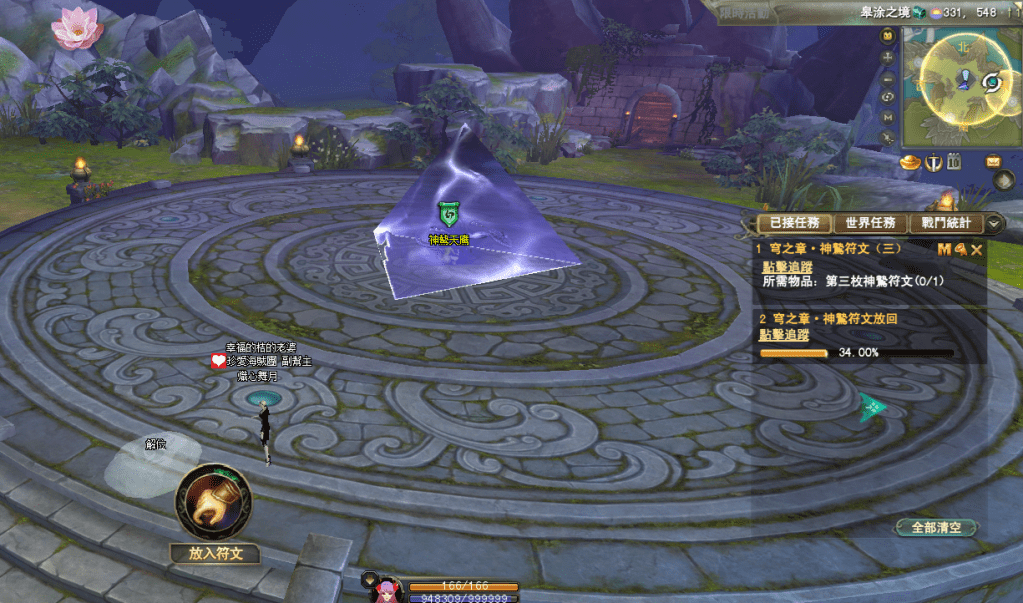Click the sword and shield icon
Viewport: 1023px width, 603px height.
(x=934, y=162)
